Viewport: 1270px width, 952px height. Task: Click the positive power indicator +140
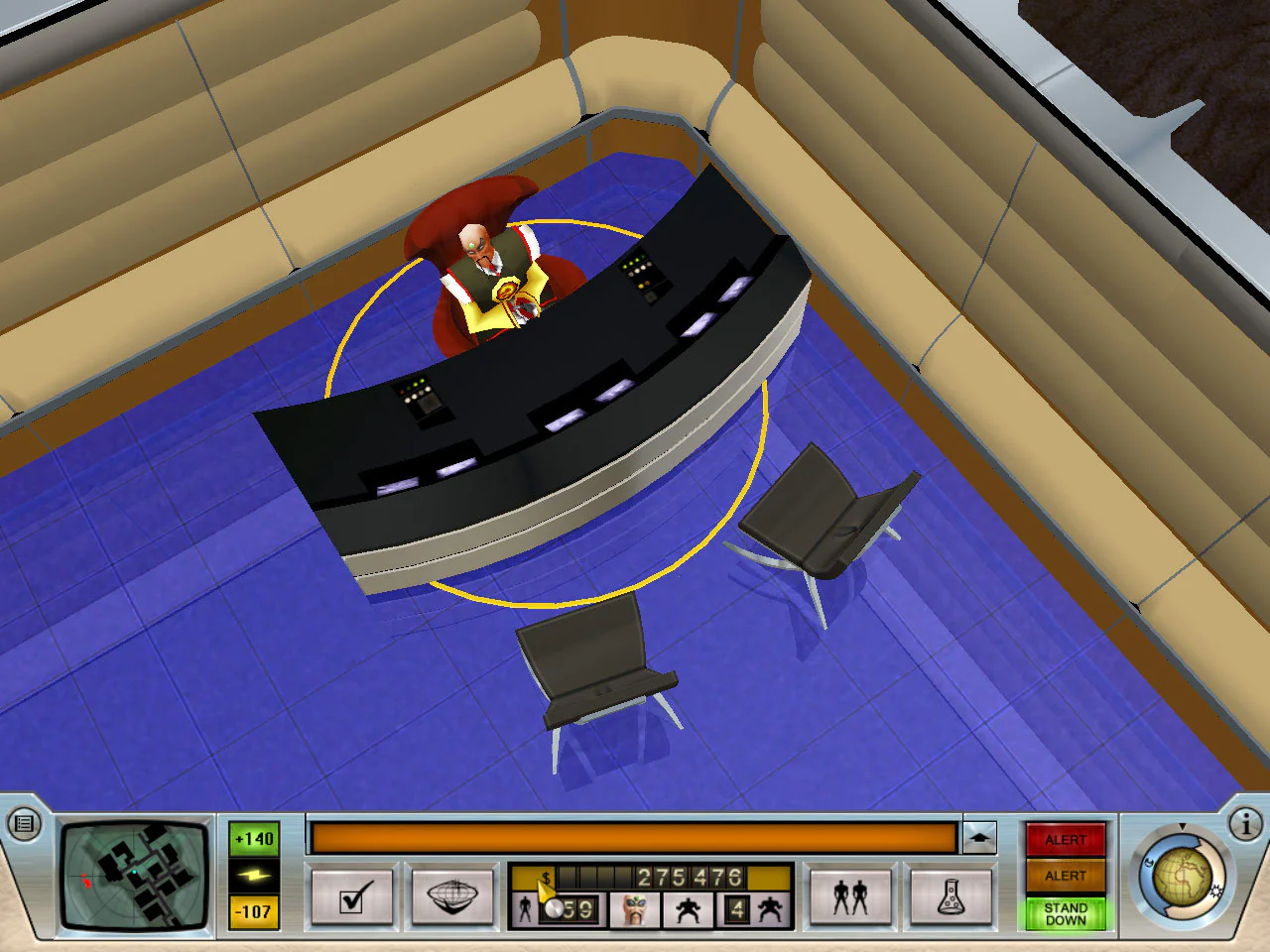254,838
